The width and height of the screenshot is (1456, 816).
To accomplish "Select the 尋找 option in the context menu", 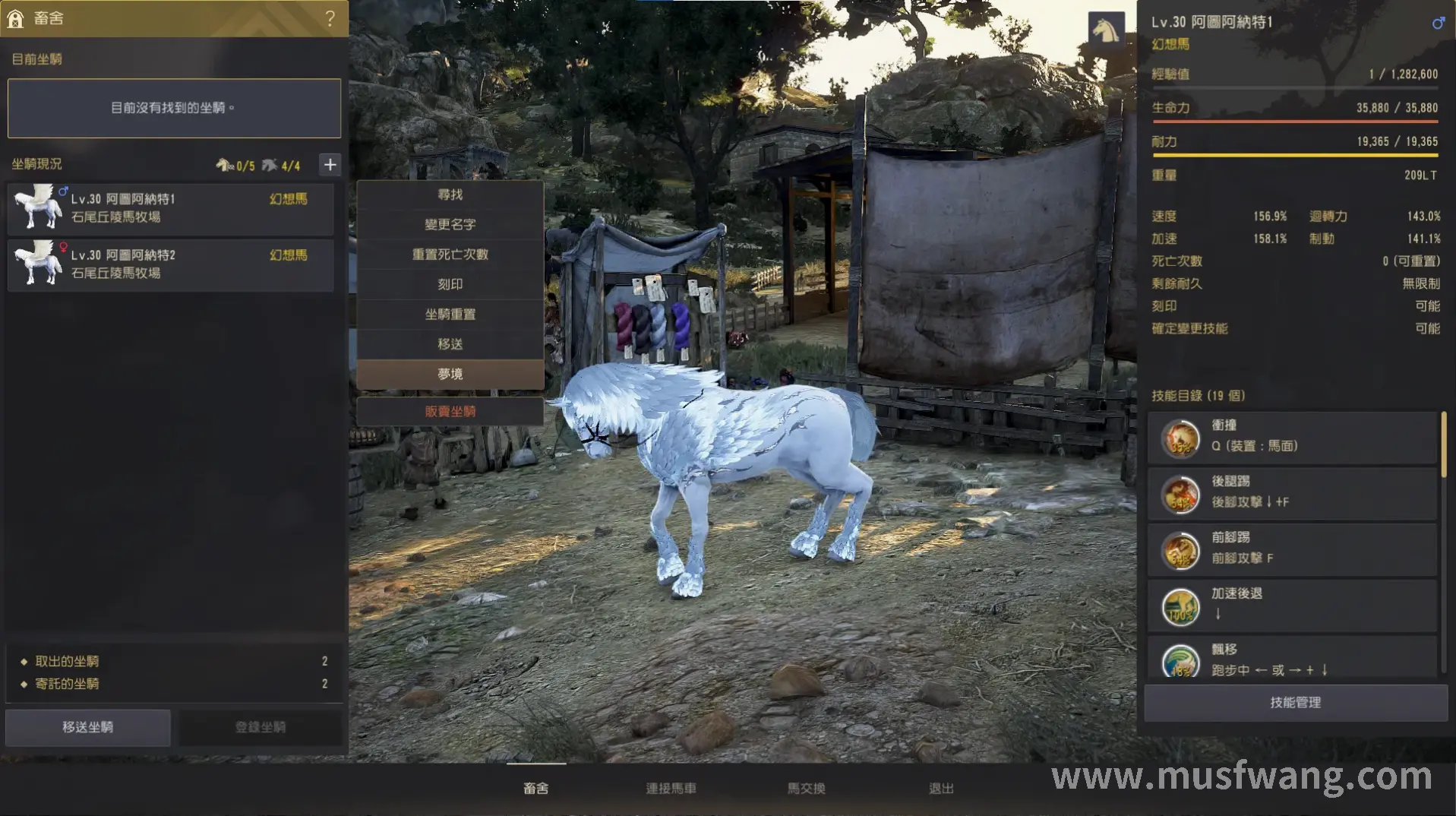I will (450, 195).
